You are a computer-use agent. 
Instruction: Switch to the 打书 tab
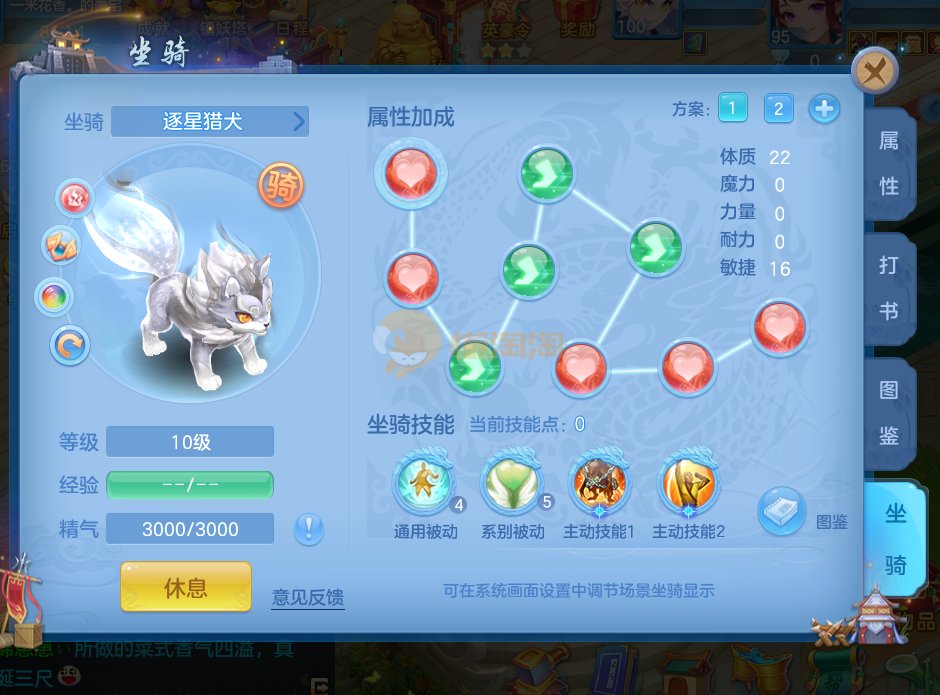tap(888, 288)
